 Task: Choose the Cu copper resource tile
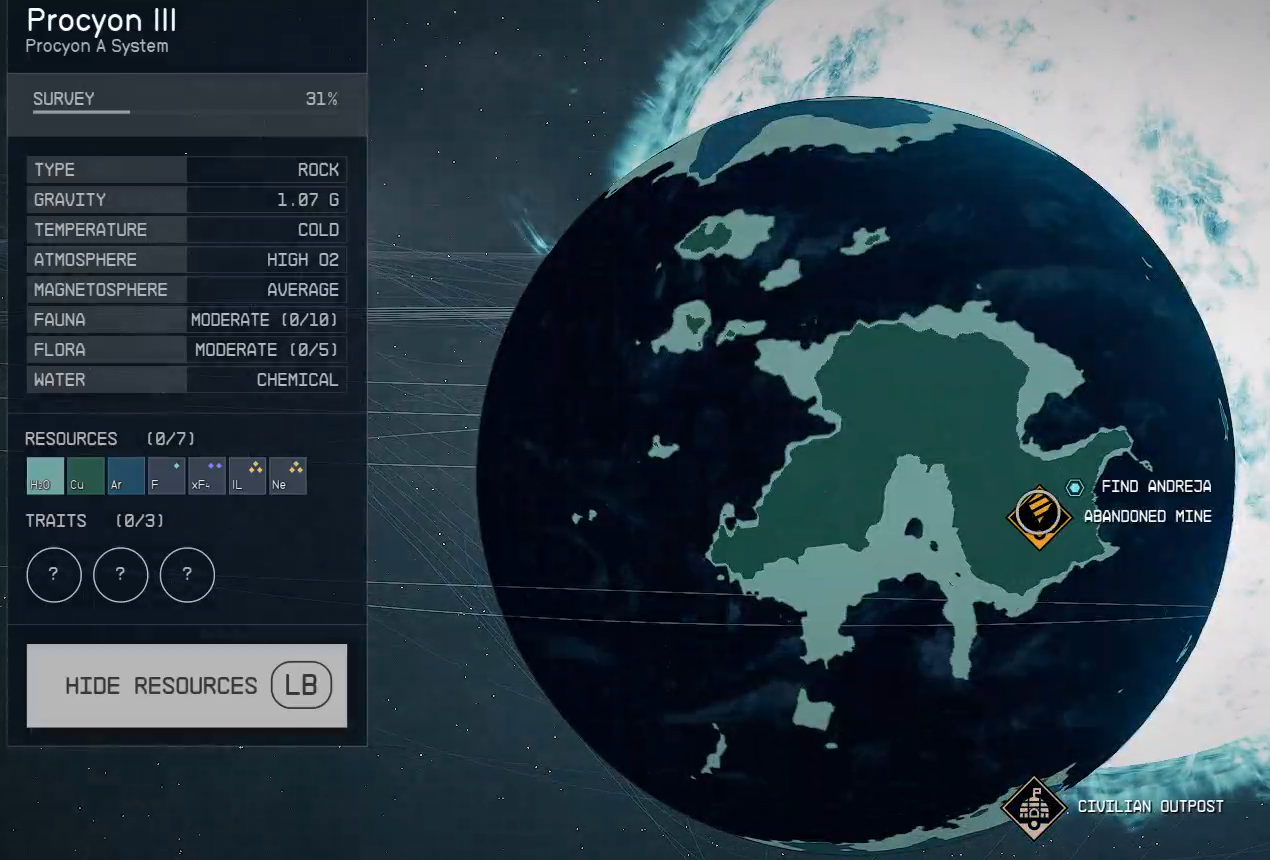pos(86,476)
